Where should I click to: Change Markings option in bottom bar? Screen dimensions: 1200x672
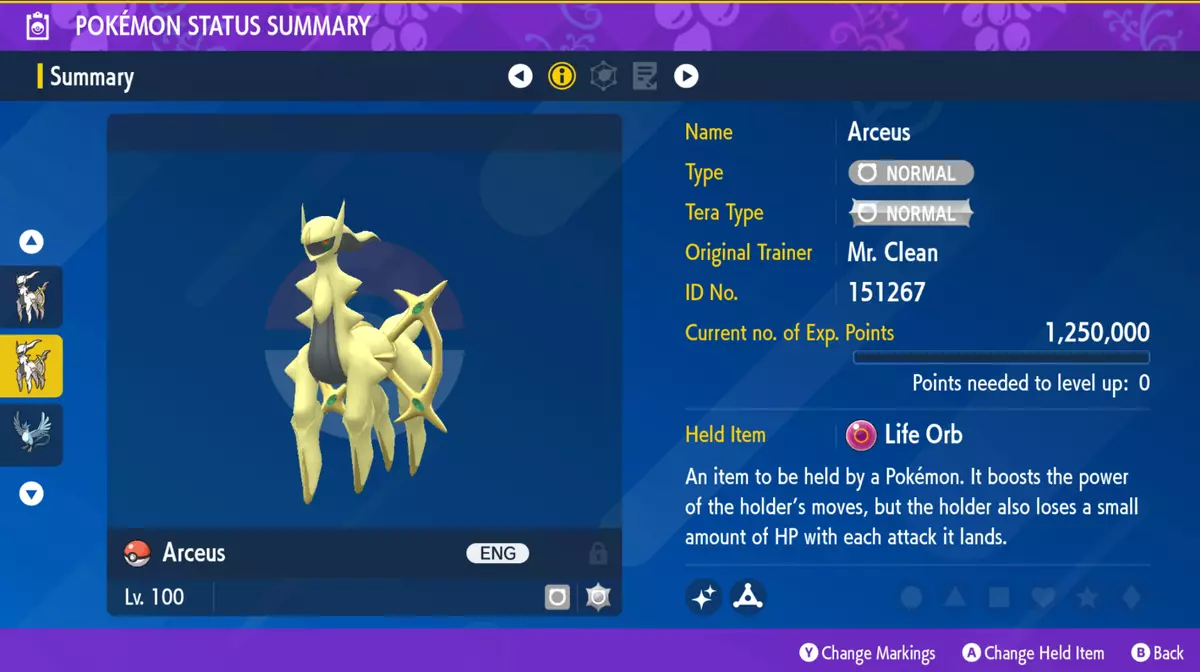[867, 653]
